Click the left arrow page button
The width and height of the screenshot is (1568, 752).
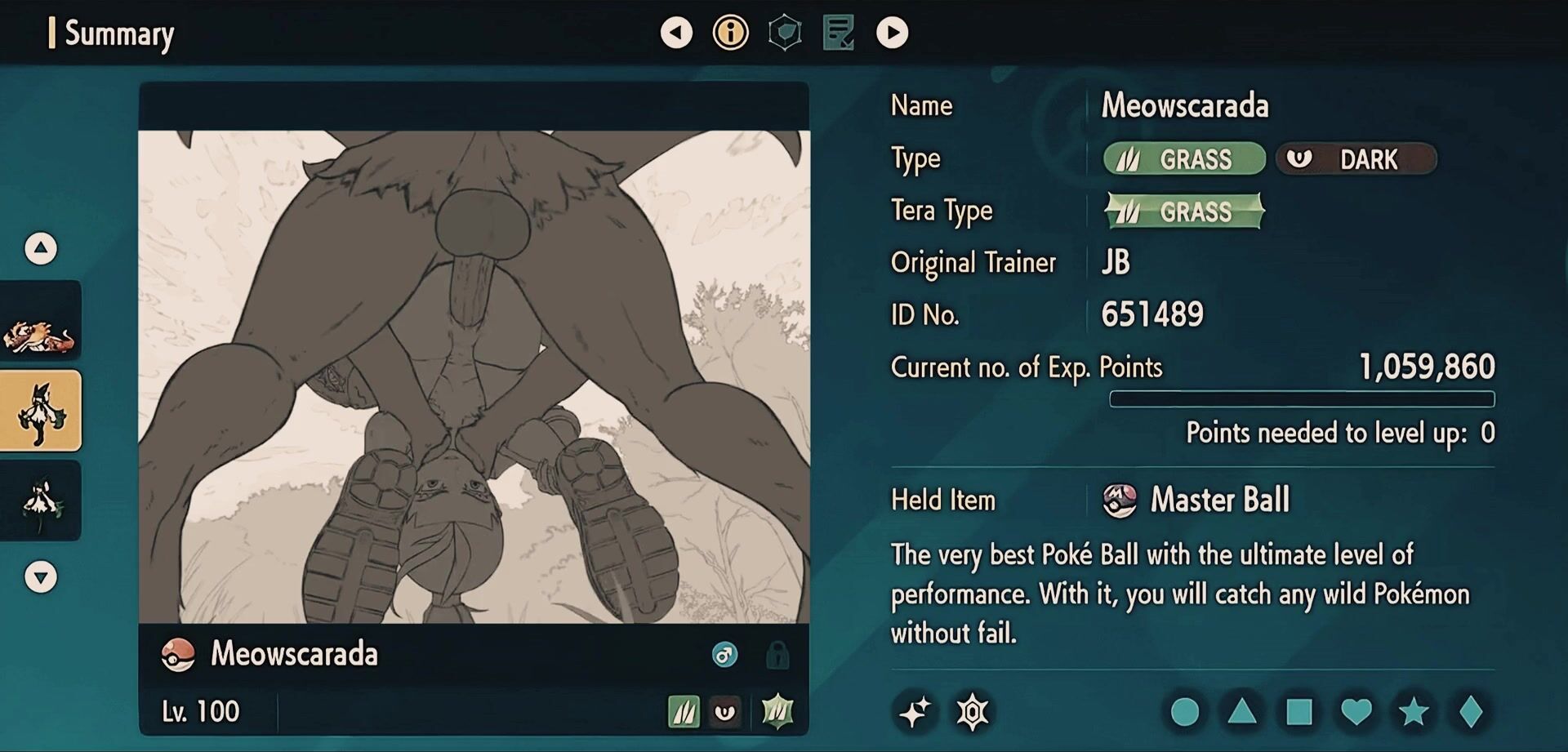(676, 33)
